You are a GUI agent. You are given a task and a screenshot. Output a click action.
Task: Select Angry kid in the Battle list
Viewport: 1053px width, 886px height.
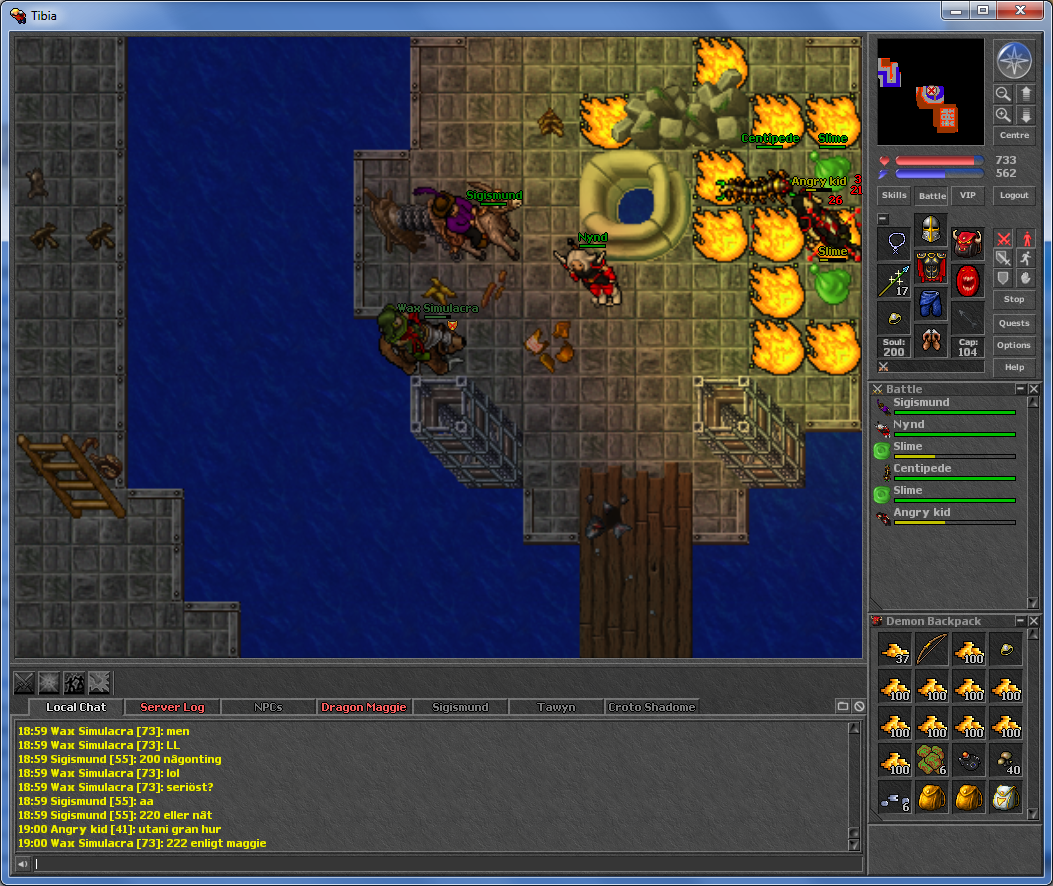922,513
